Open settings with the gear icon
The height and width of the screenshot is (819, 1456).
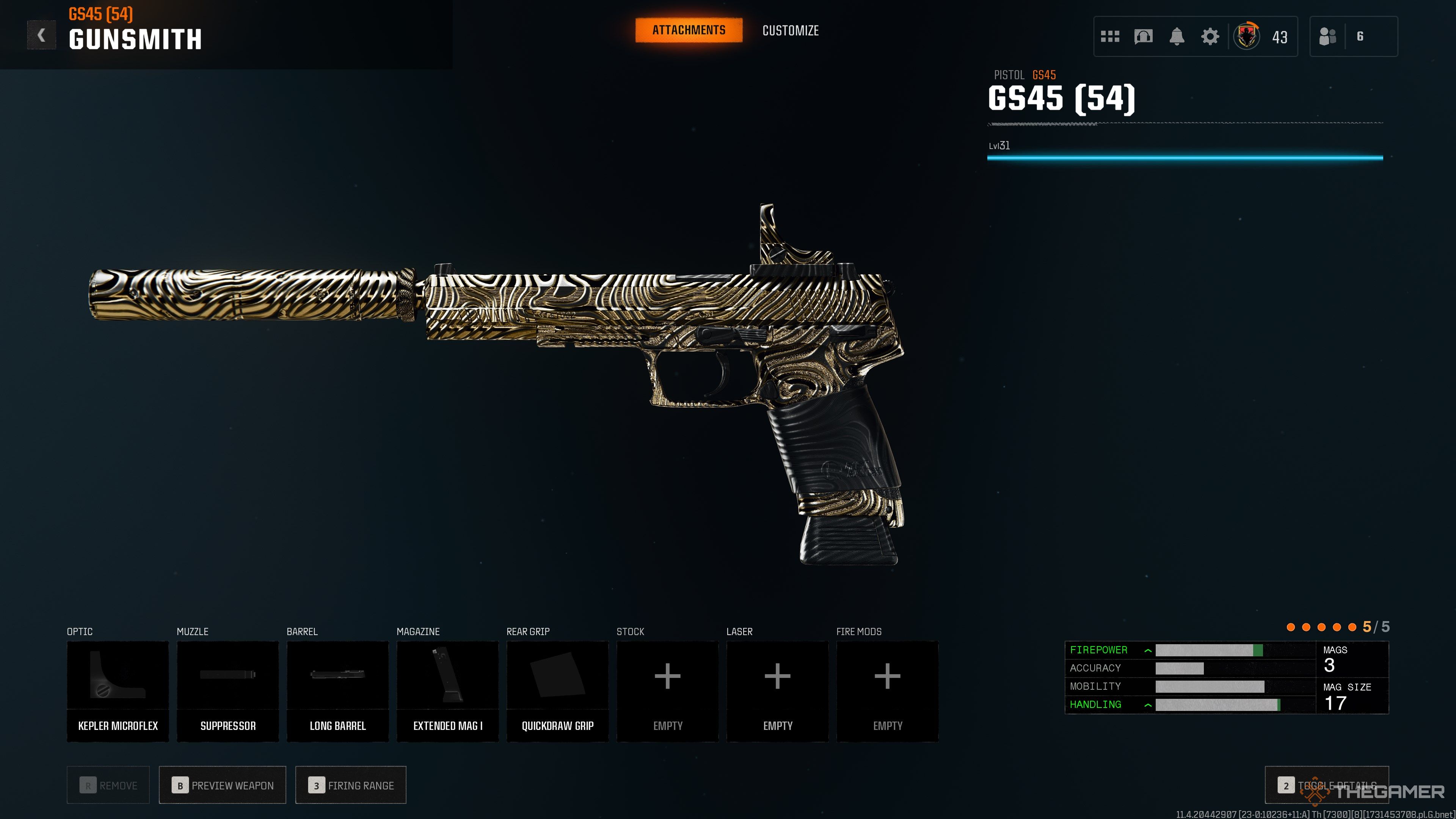[x=1210, y=37]
